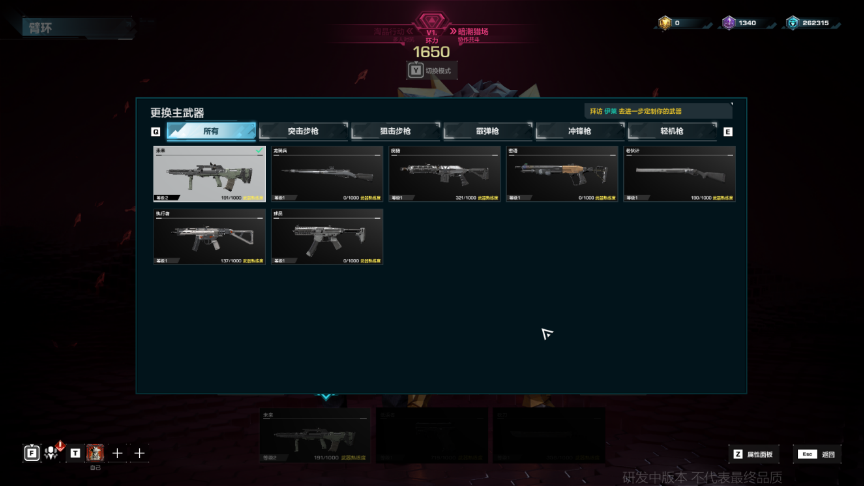Viewport: 864px width, 486px height.
Task: Click the 返回 back button
Action: pyautogui.click(x=817, y=454)
